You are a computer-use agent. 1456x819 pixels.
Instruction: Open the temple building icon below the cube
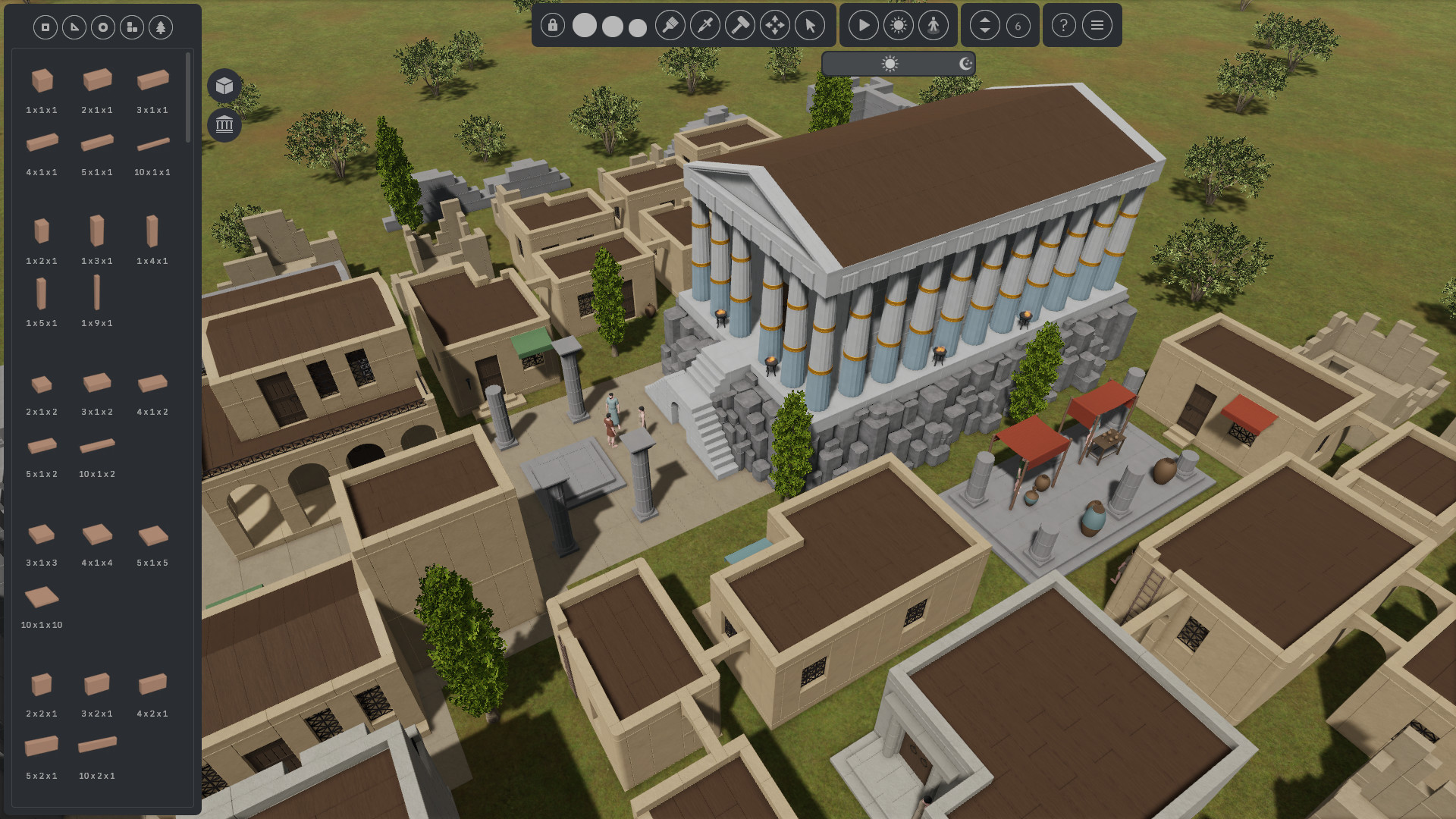(x=224, y=124)
